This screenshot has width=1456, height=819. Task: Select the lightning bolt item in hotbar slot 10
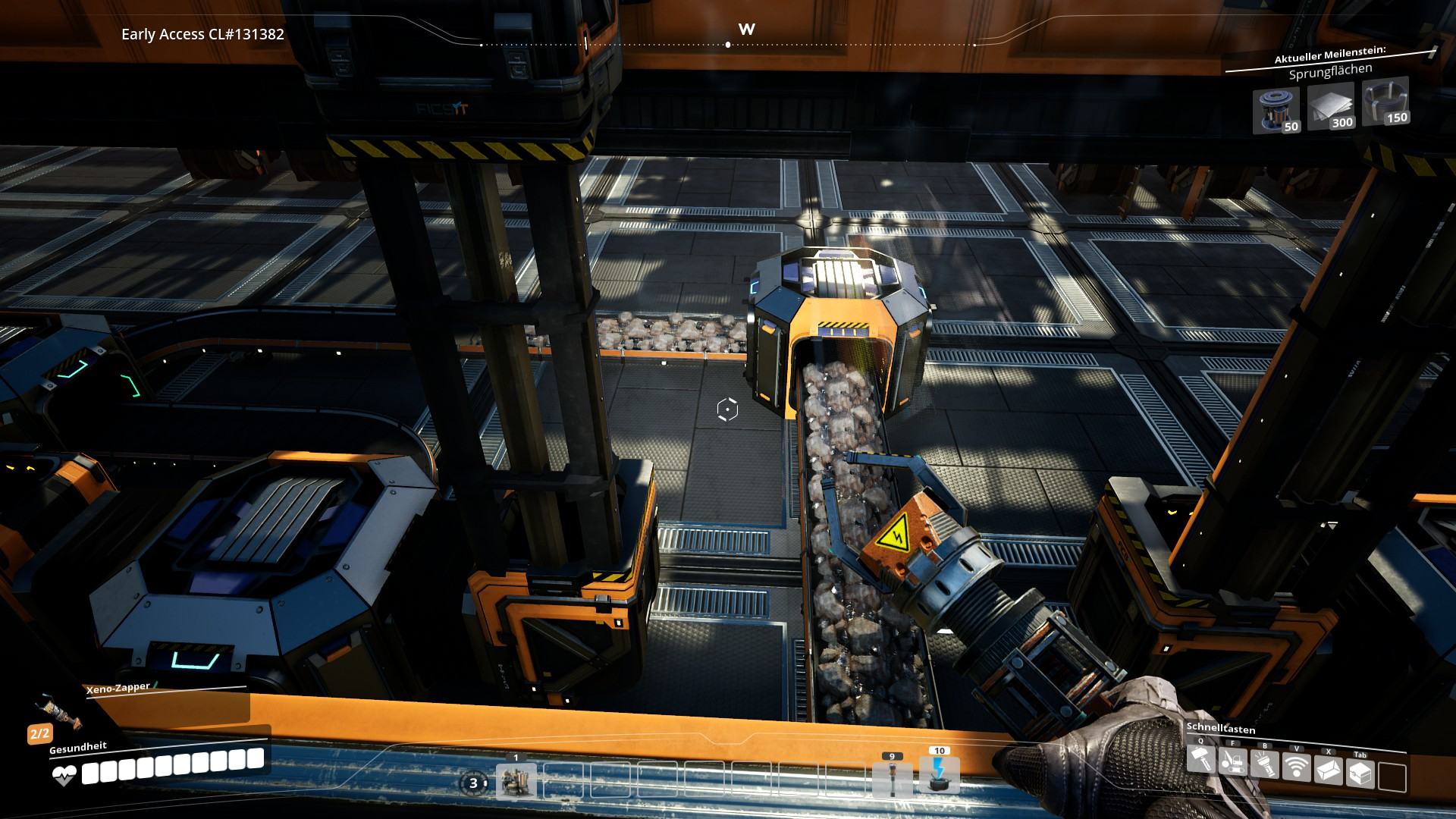(x=939, y=775)
